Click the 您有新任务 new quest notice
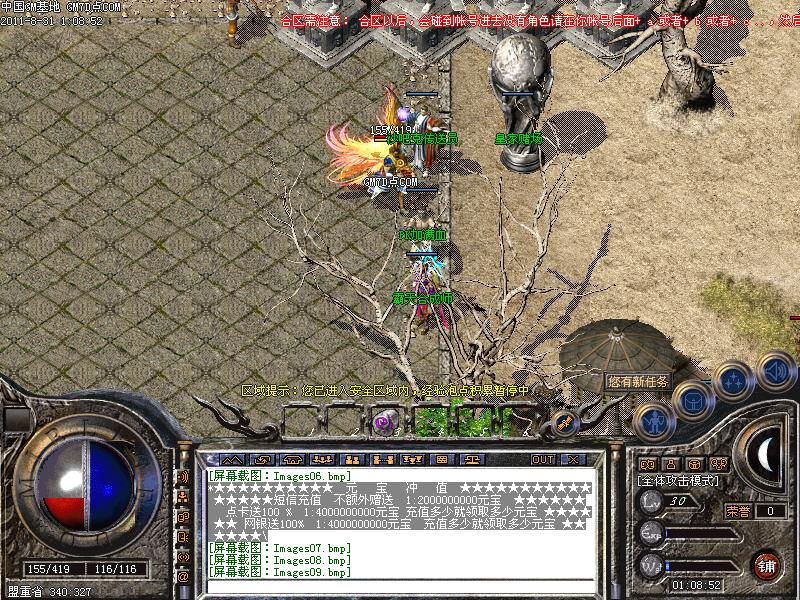The width and height of the screenshot is (800, 600). coord(640,381)
